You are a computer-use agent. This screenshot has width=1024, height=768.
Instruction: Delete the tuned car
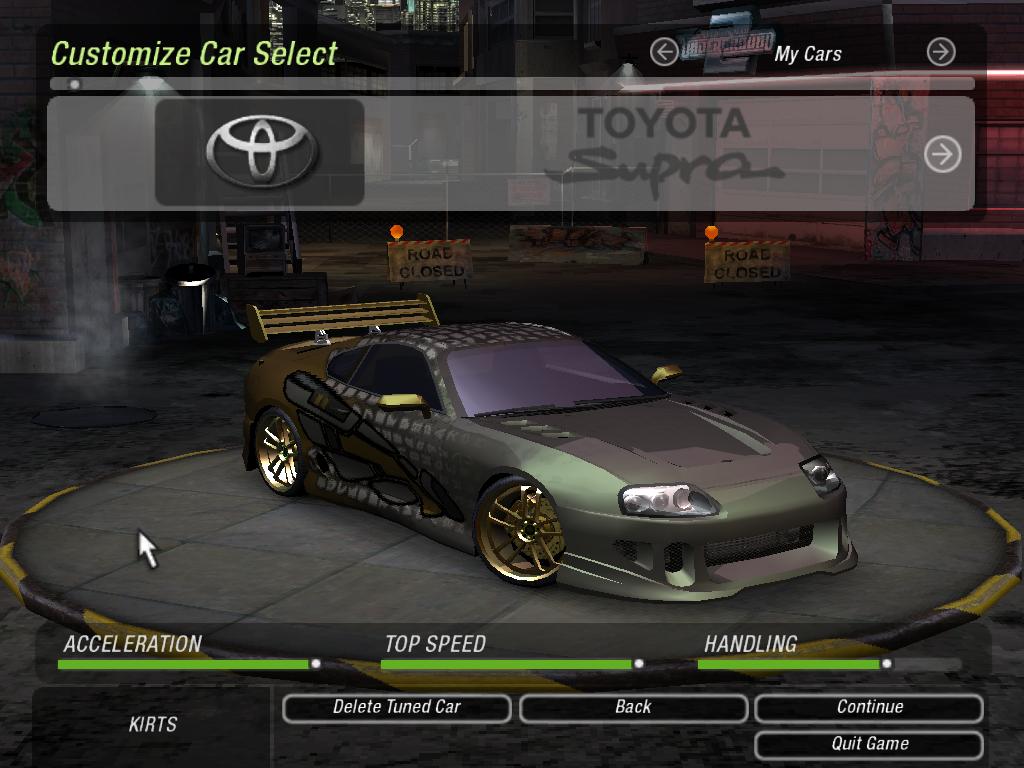[x=397, y=708]
